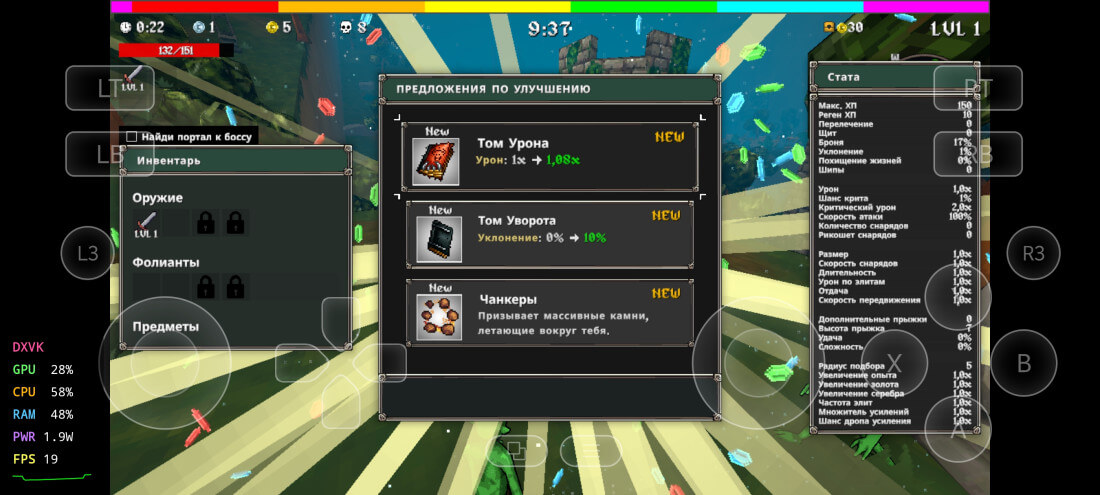Tap the overlay button with overlapping squares
The height and width of the screenshot is (495, 1100).
(516, 451)
